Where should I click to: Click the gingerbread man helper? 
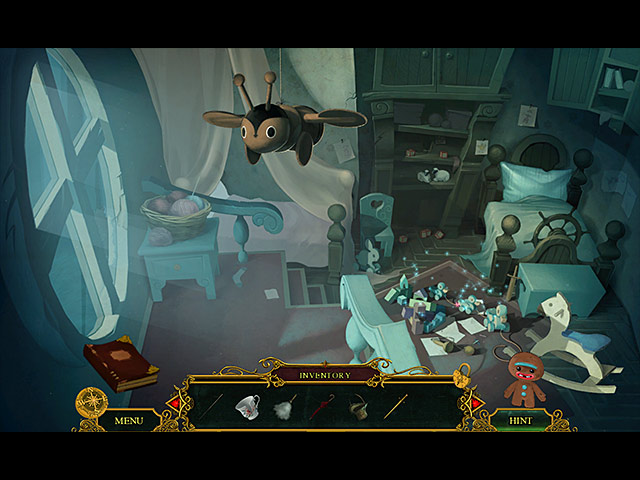524,379
